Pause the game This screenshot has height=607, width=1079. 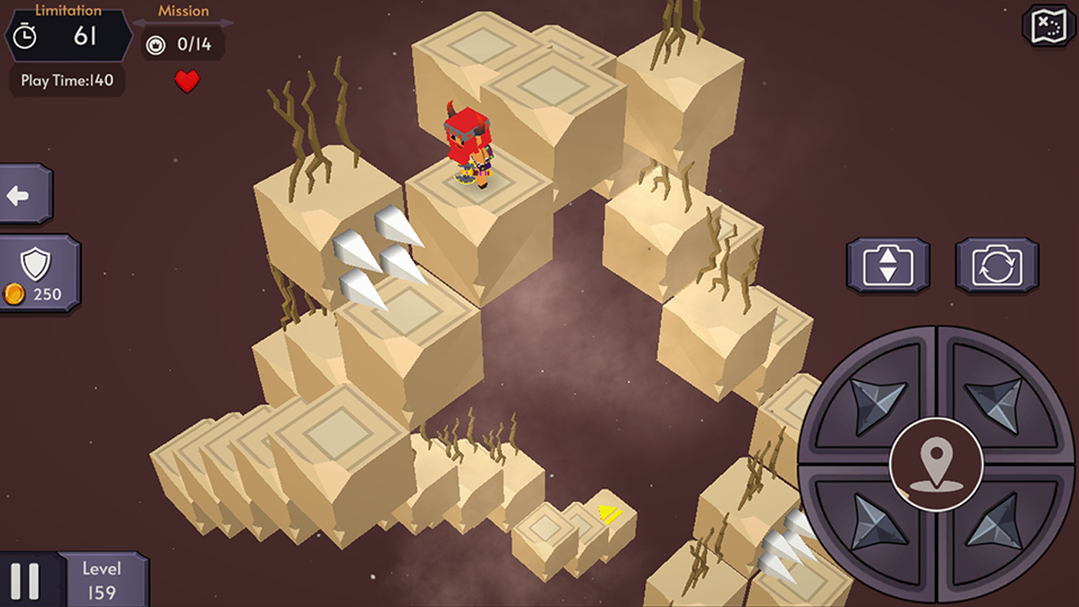26,581
